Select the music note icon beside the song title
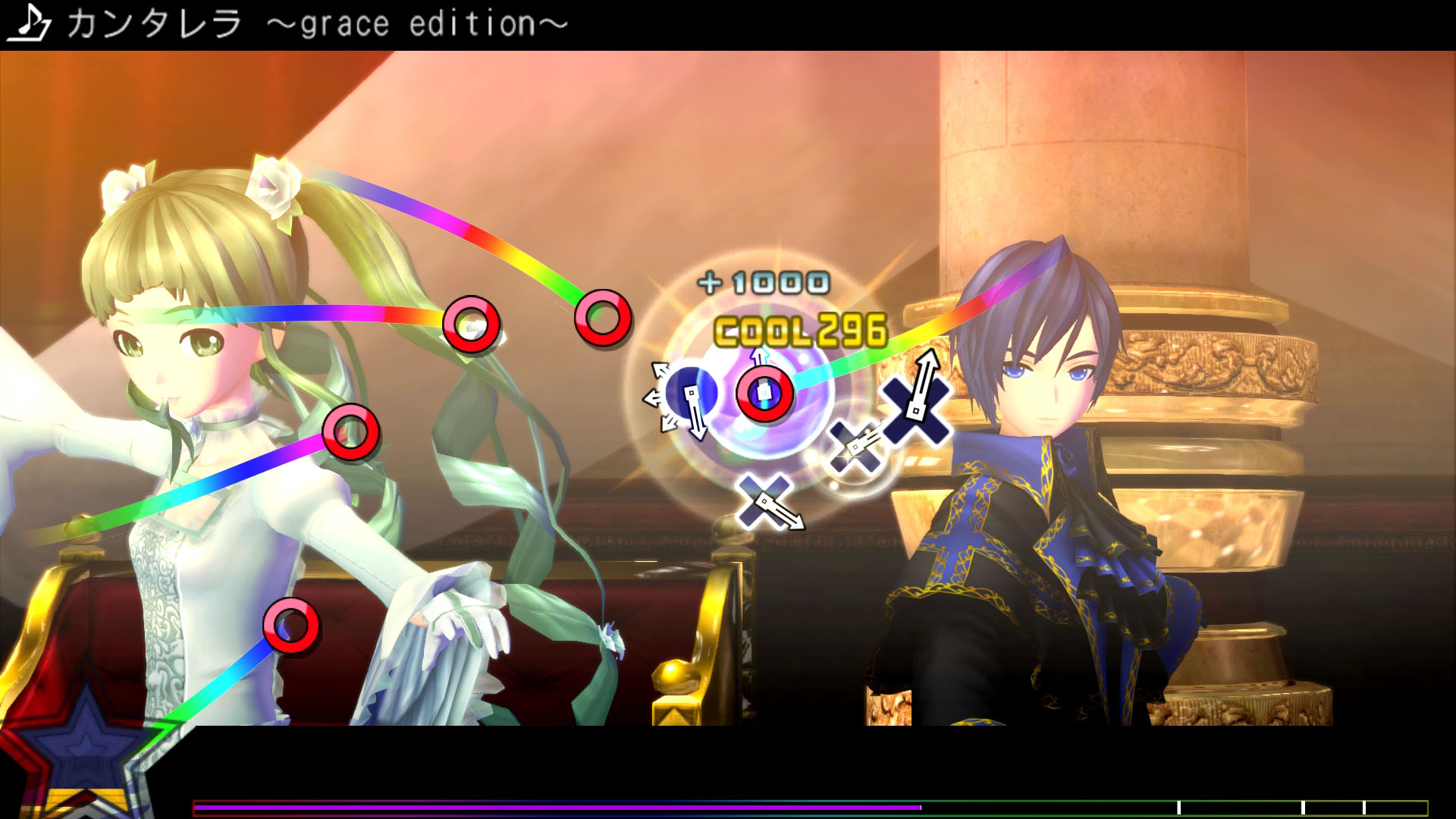 click(x=29, y=23)
